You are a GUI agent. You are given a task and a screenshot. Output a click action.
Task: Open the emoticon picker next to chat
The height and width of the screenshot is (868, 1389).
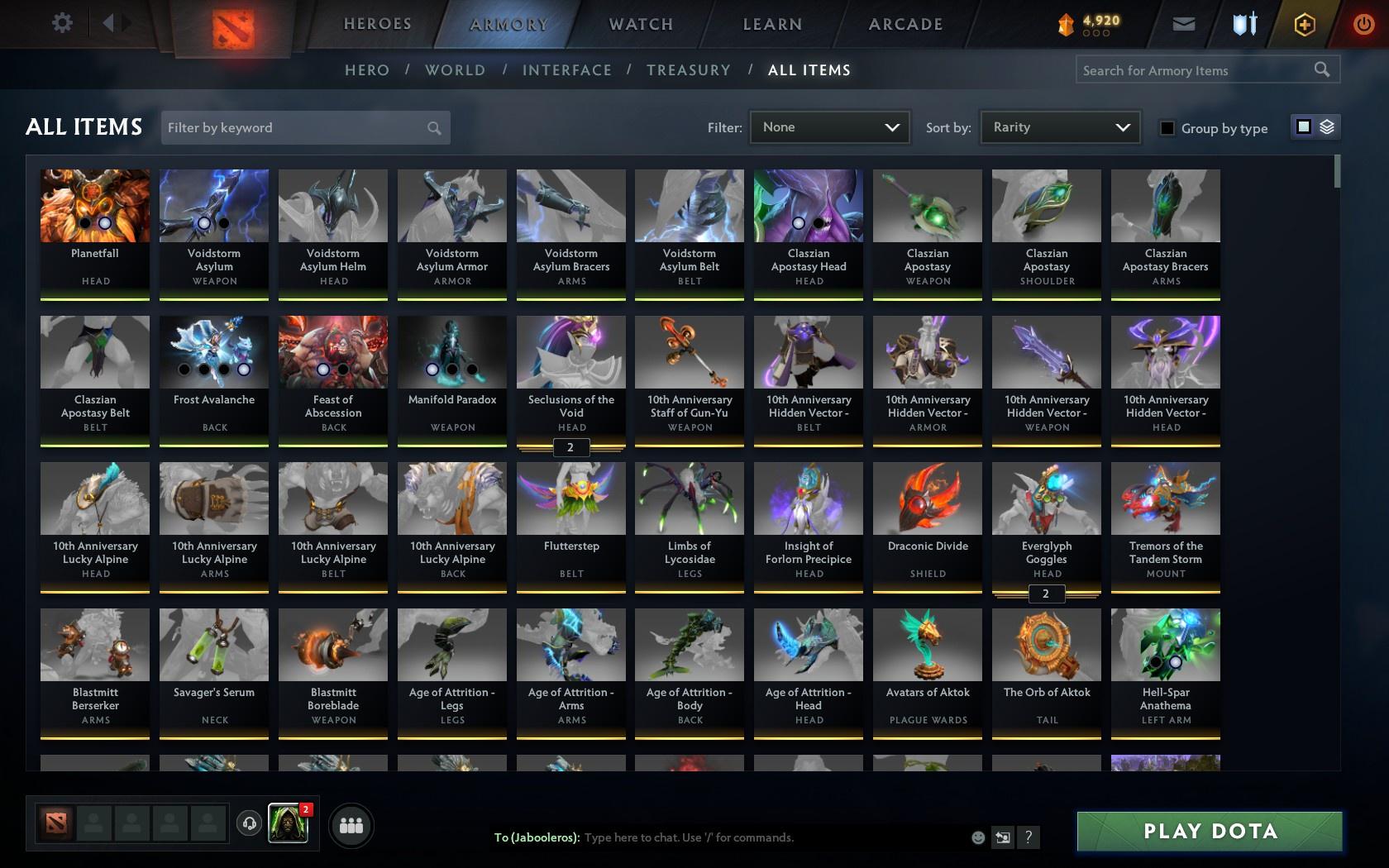coord(978,837)
